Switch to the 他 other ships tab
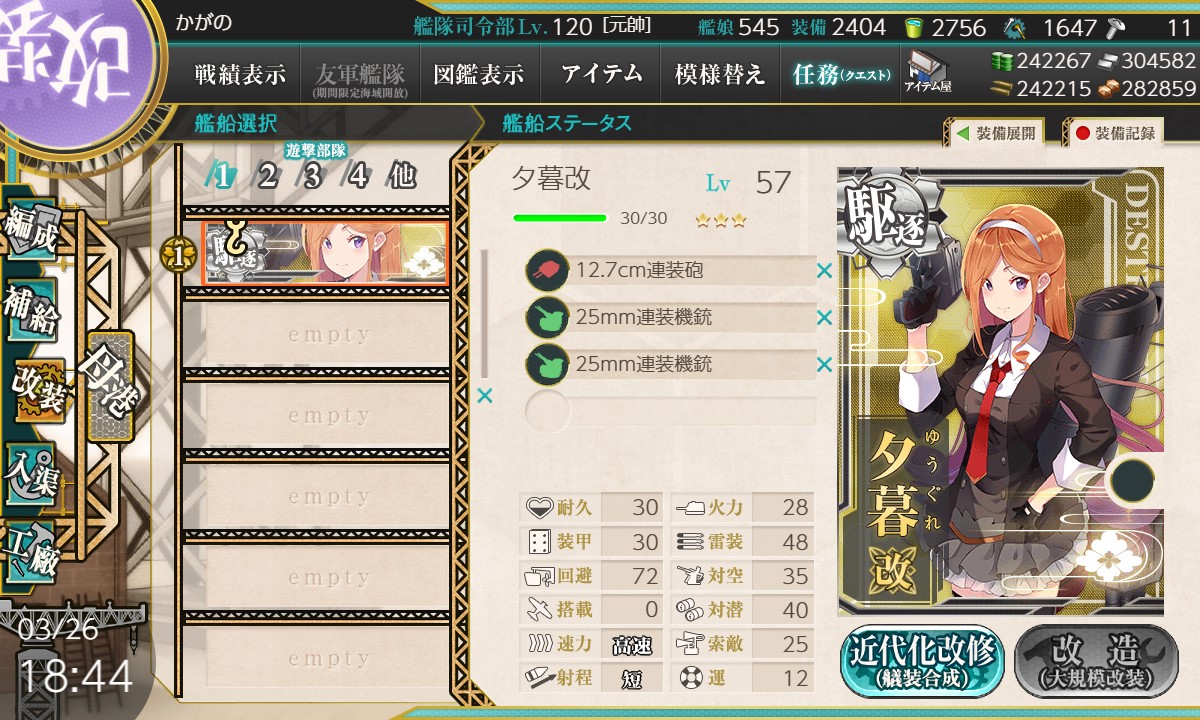The height and width of the screenshot is (720, 1200). pyautogui.click(x=402, y=177)
